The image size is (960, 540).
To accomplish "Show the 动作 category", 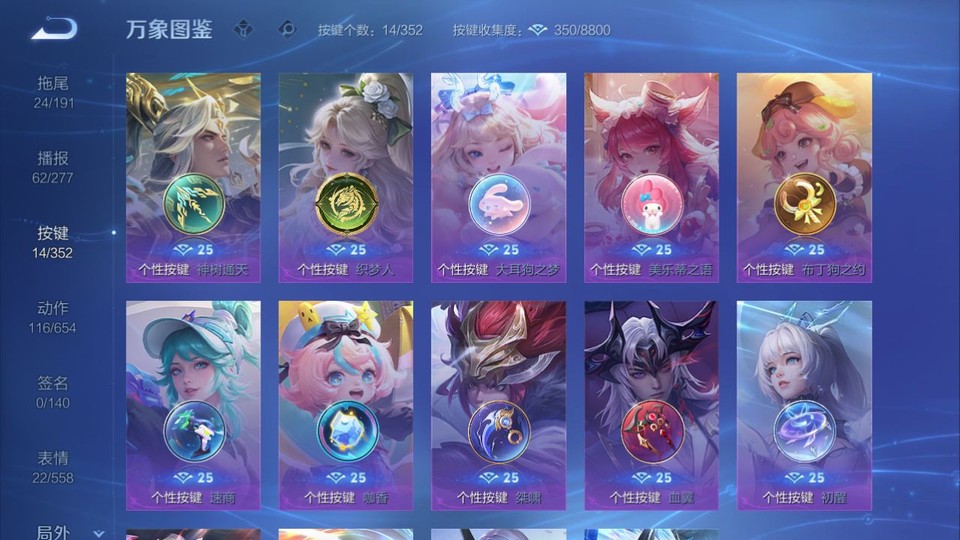I will click(54, 316).
